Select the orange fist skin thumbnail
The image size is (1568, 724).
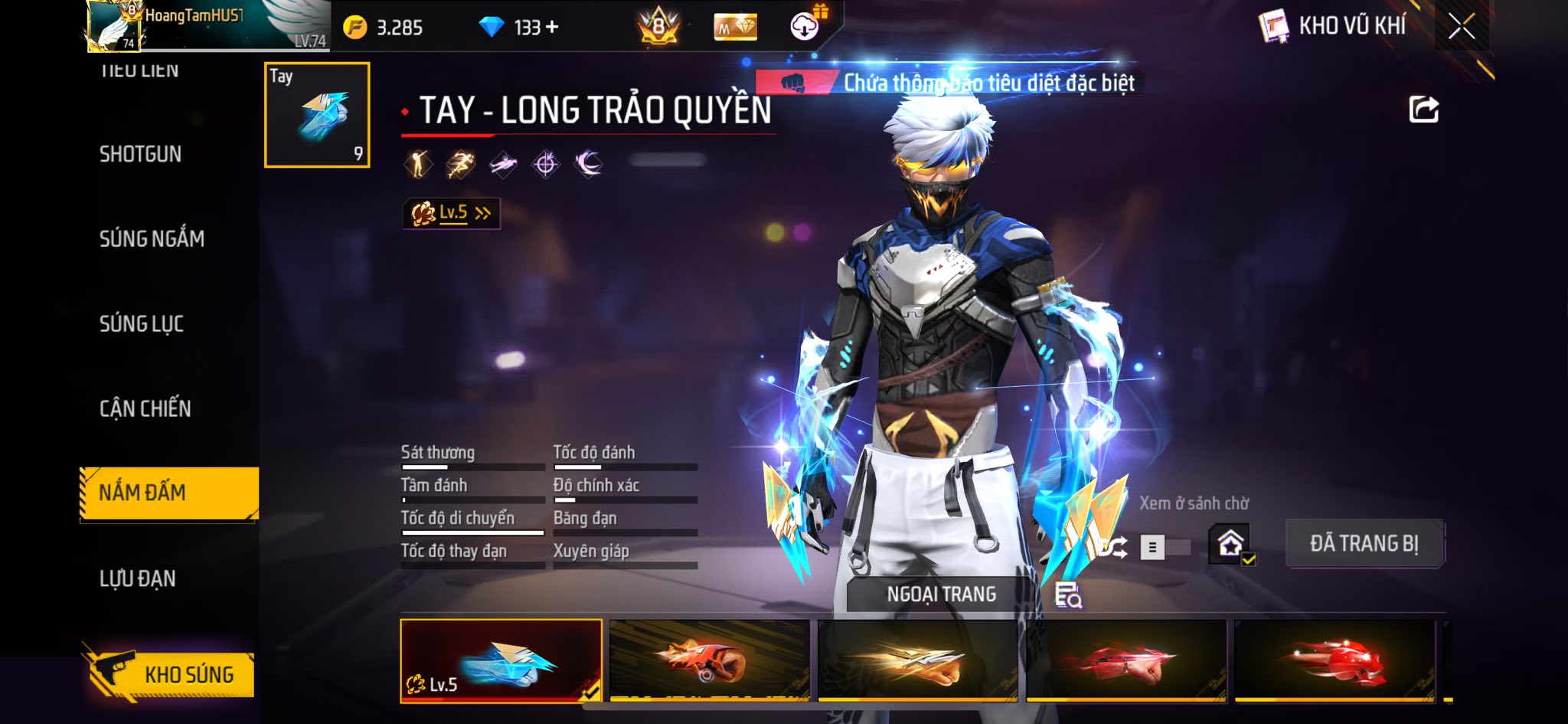click(x=709, y=660)
